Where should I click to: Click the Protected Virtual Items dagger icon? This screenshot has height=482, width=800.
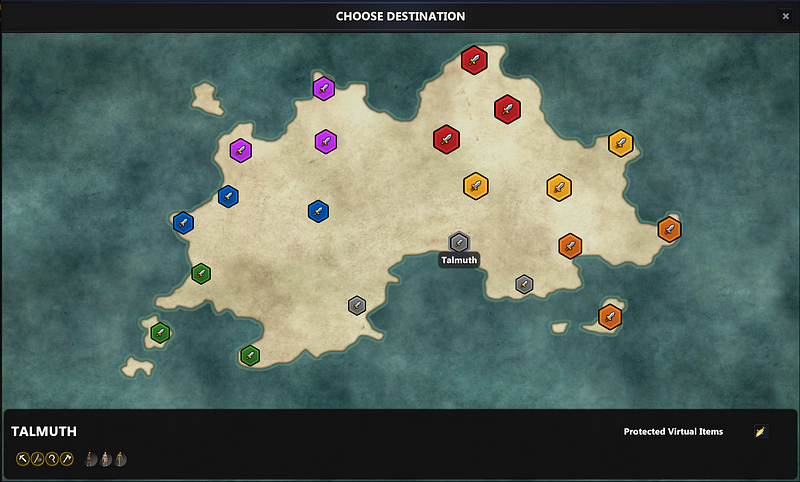pyautogui.click(x=761, y=432)
